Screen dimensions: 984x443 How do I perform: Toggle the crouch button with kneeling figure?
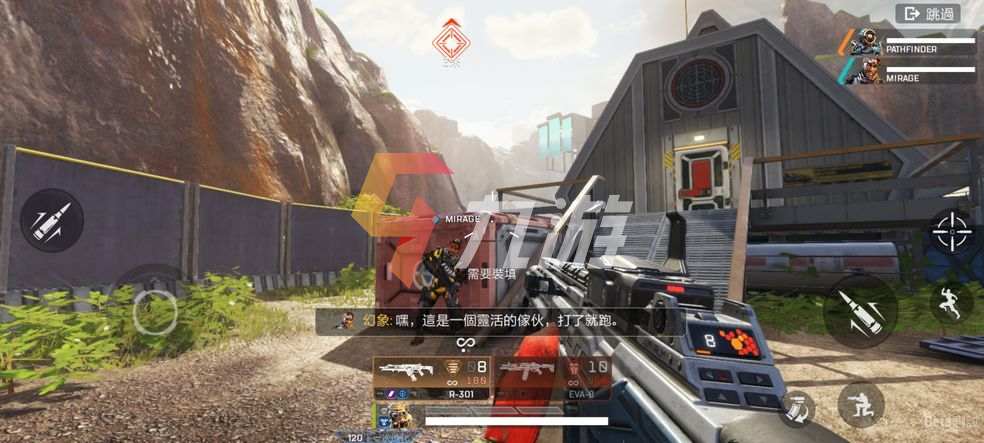coord(860,404)
